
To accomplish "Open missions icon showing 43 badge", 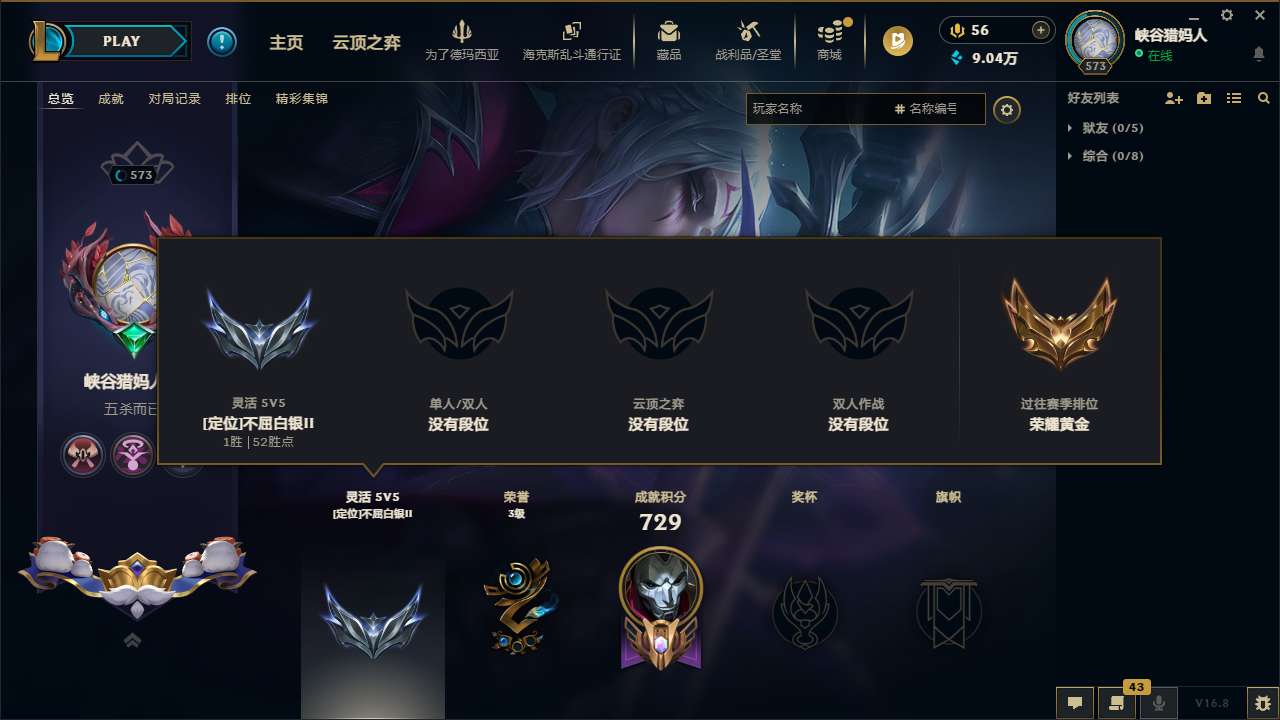I will tap(1117, 703).
